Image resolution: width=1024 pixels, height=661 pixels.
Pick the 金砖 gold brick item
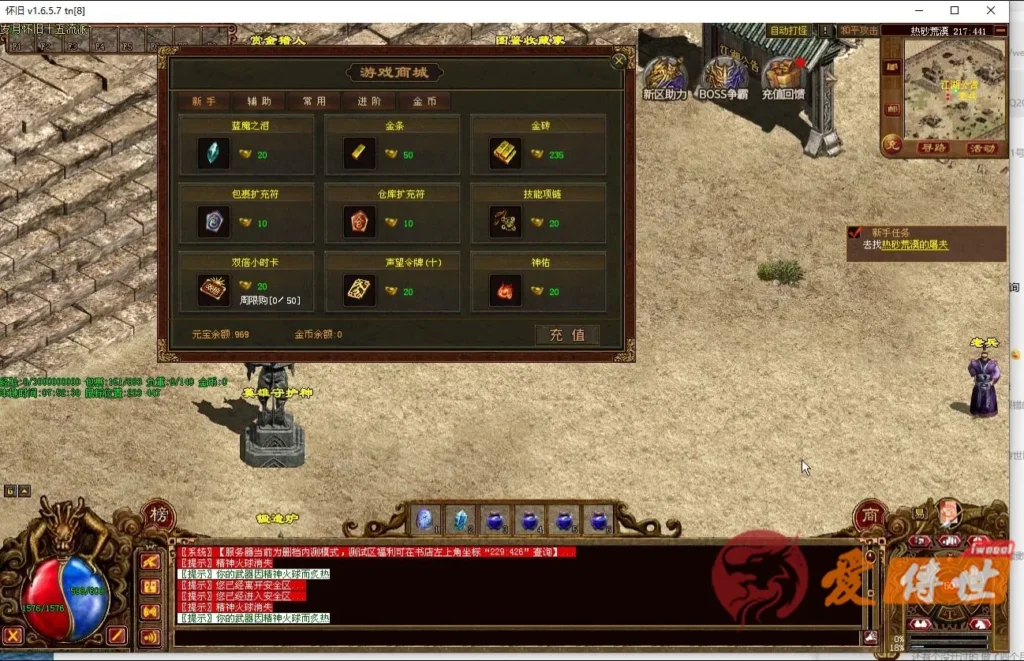click(506, 153)
